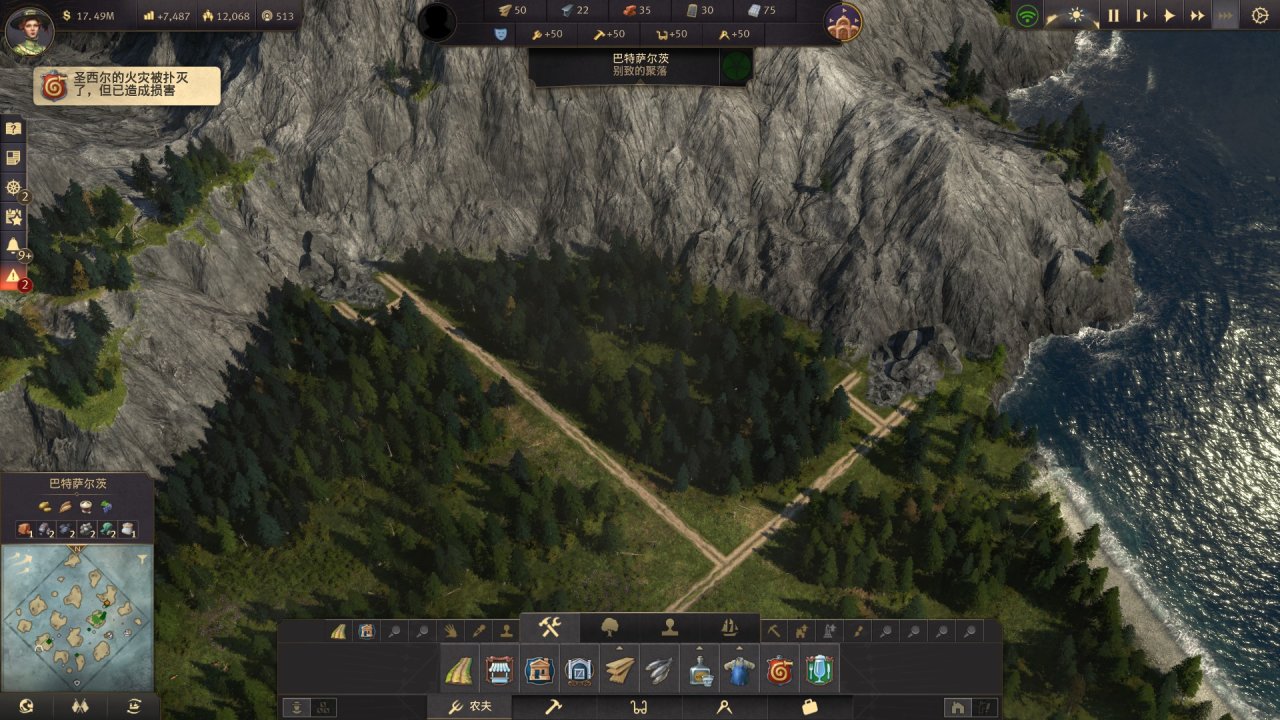Screen dimensions: 1280x720
Task: Select the fire station building icon
Action: click(778, 670)
